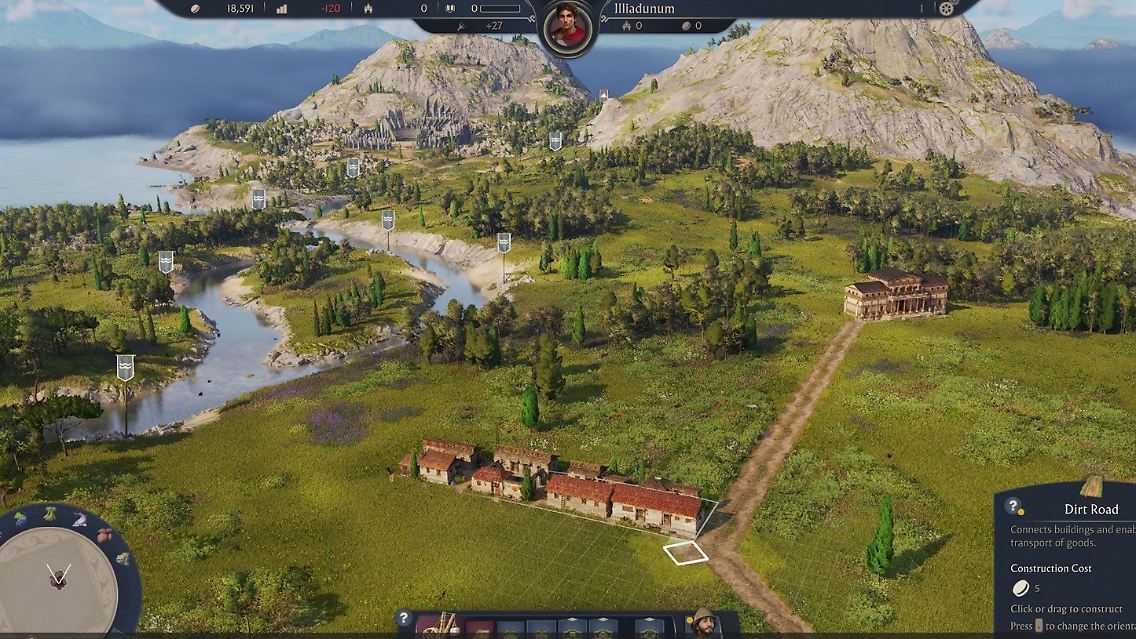This screenshot has height=639, width=1136.
Task: Select the fish resource icon on minimap ring
Action: point(79,519)
